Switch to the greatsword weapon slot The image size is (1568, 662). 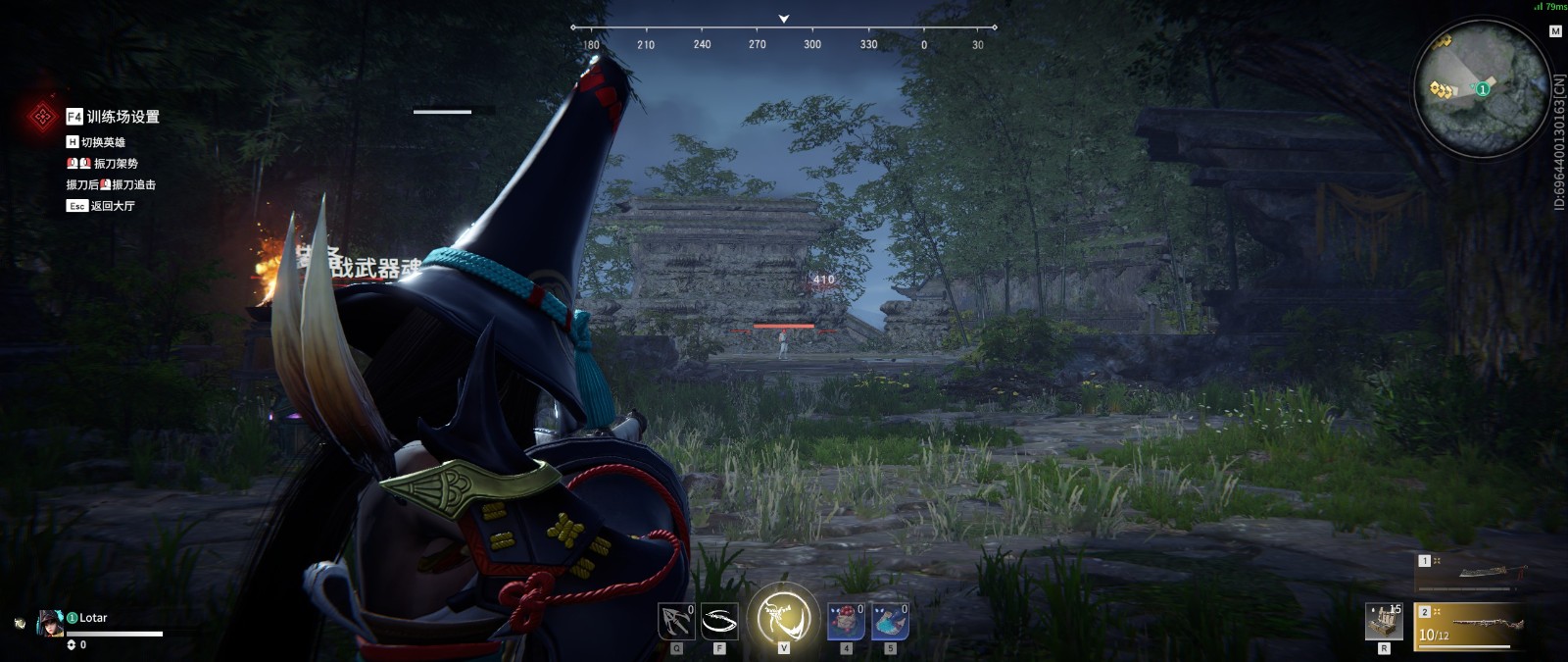(1471, 573)
